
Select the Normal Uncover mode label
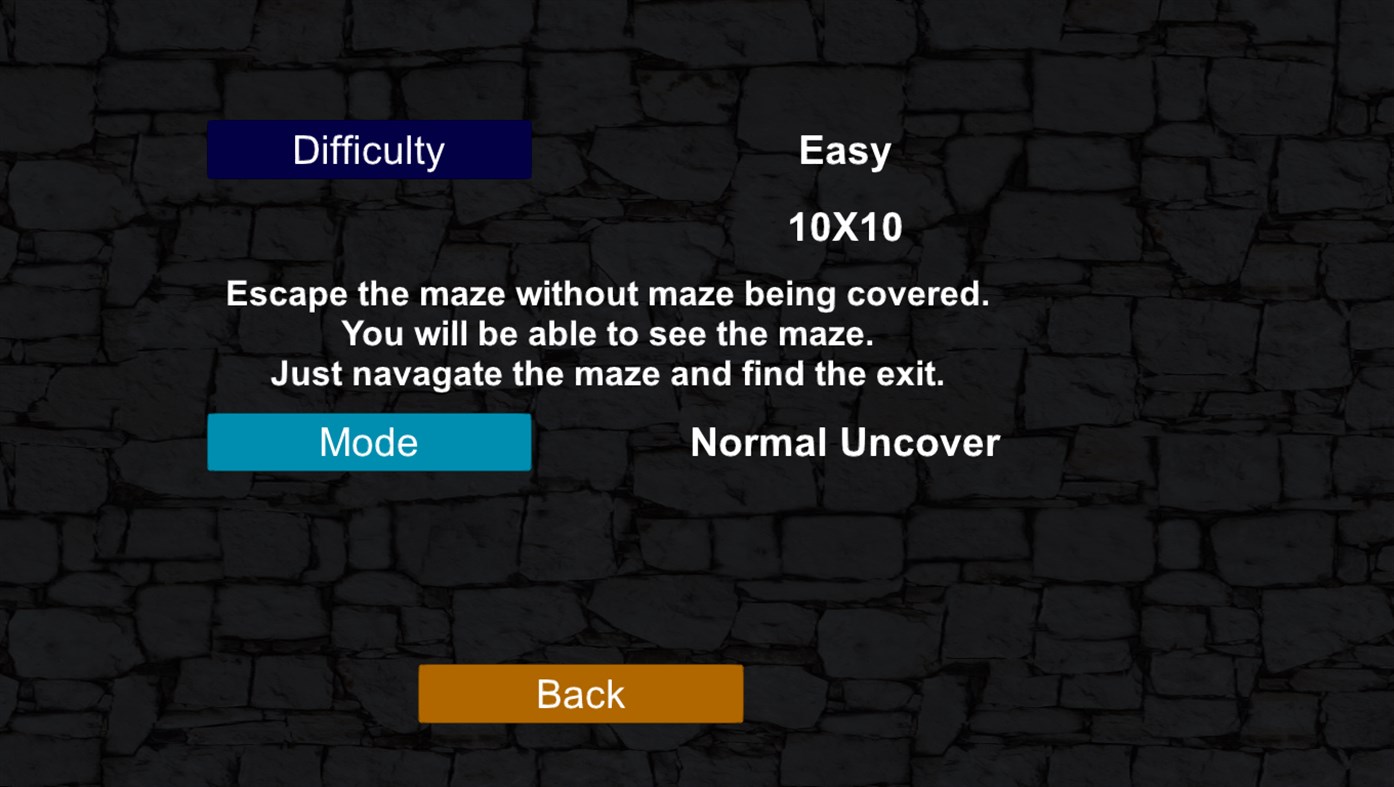(843, 442)
